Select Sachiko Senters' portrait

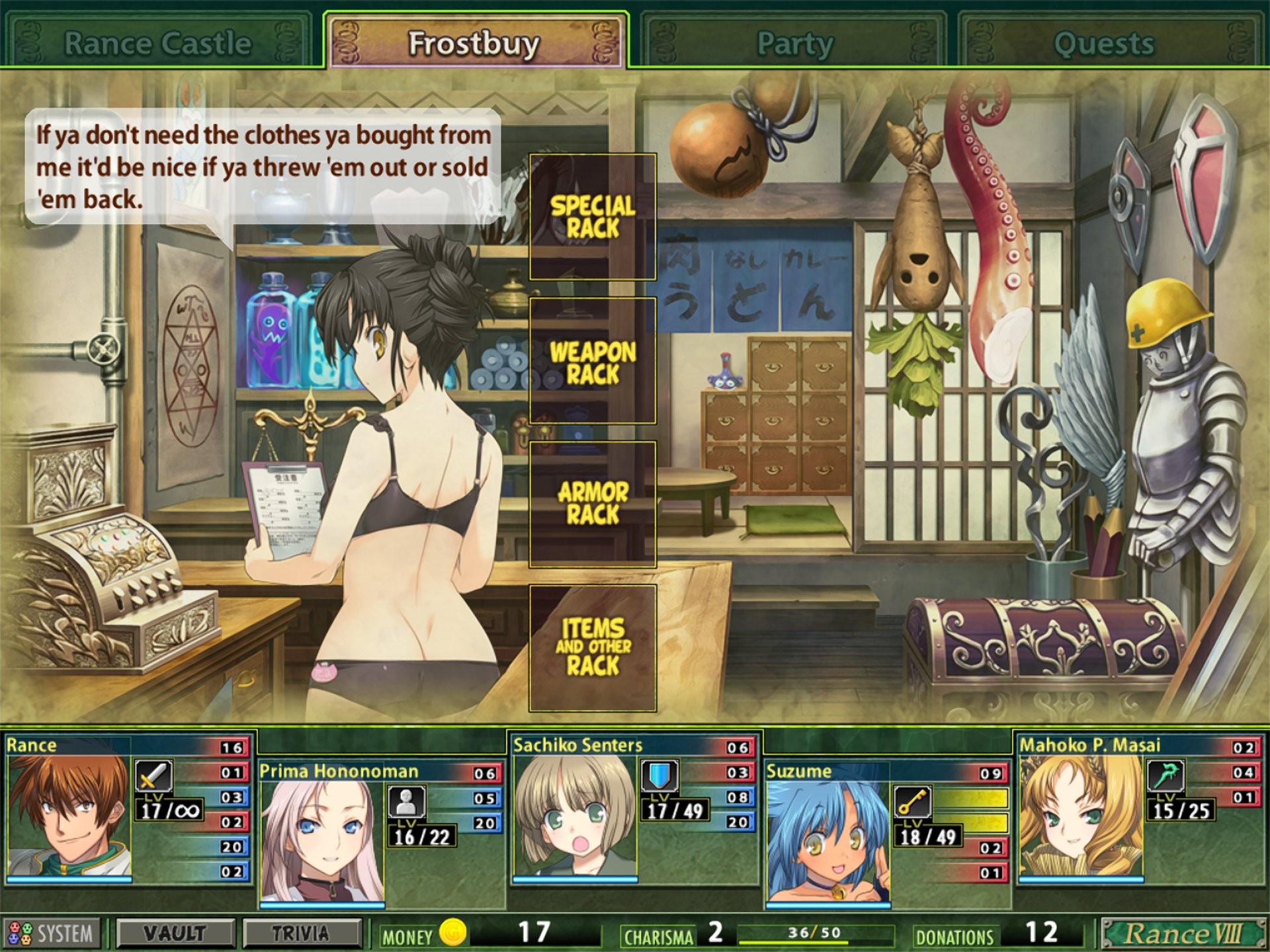pos(575,816)
